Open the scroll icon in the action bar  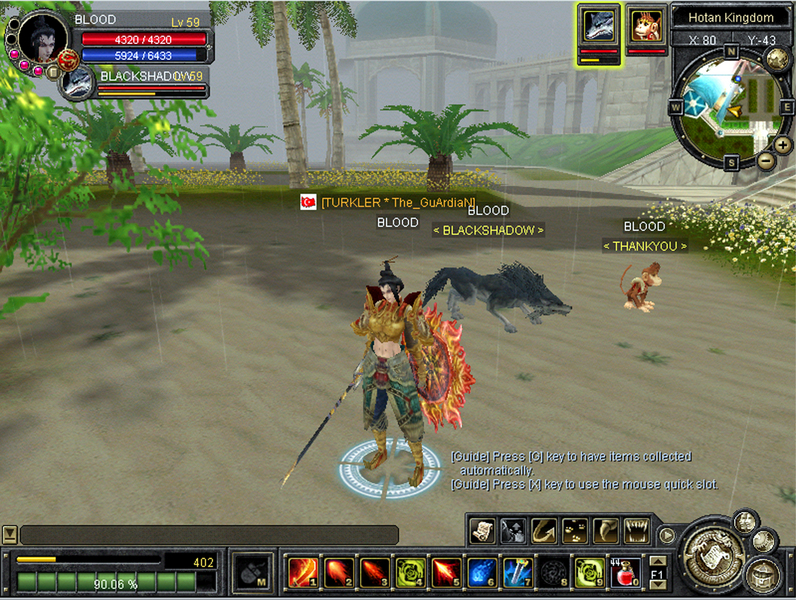click(x=481, y=530)
